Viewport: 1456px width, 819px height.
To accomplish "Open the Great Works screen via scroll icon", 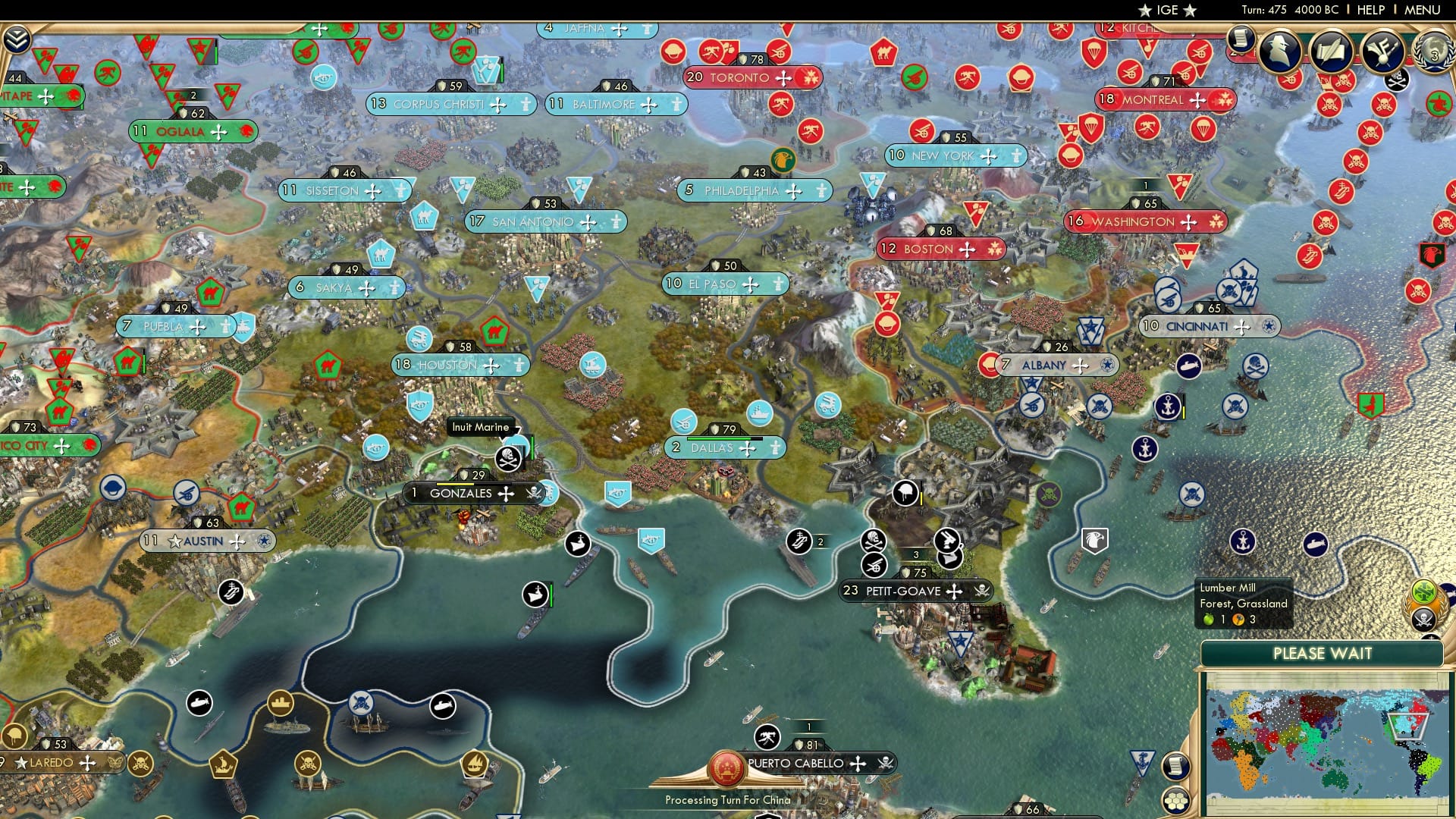I will tap(1332, 51).
